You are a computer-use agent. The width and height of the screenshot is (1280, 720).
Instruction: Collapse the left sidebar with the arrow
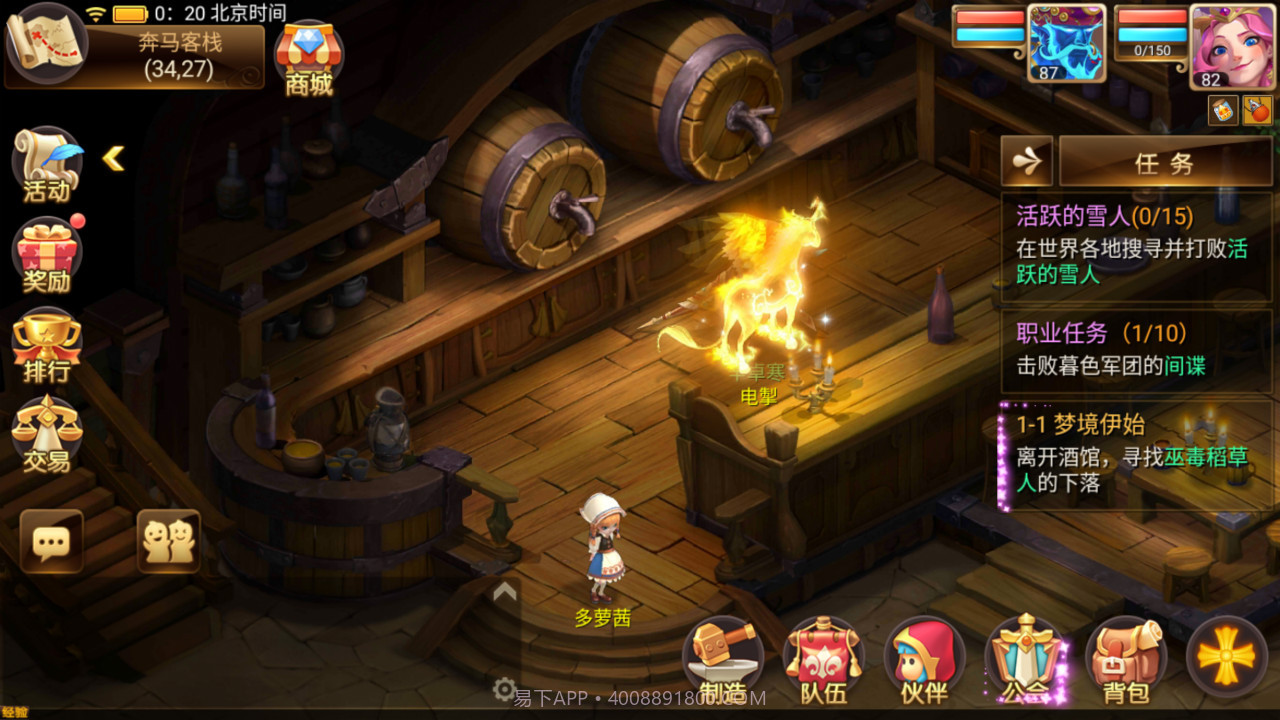(113, 158)
